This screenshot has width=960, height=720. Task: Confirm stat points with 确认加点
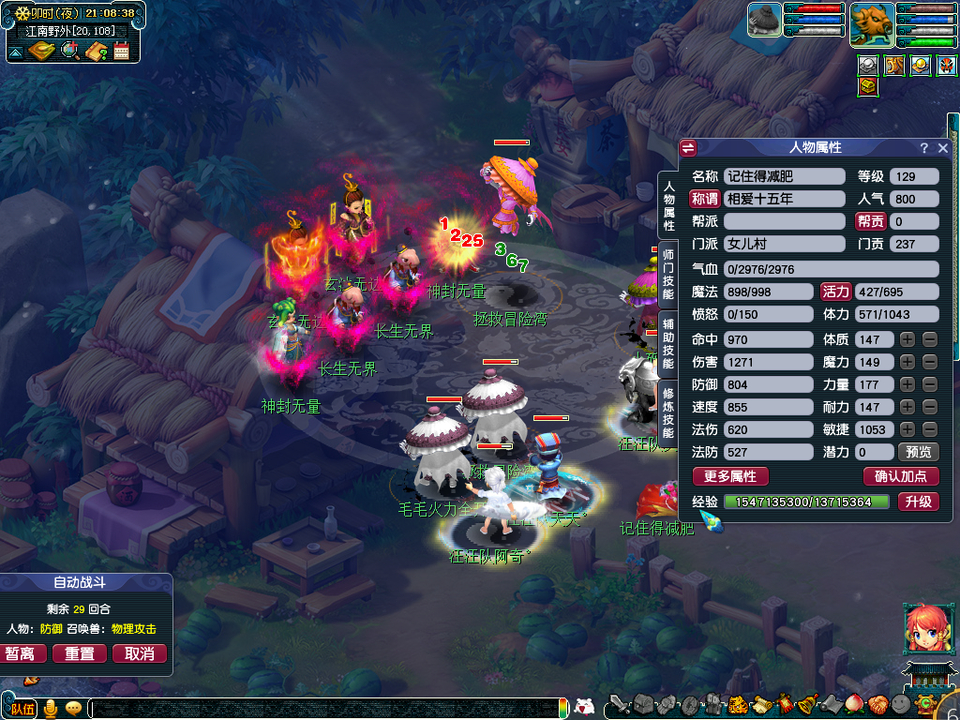click(x=900, y=477)
